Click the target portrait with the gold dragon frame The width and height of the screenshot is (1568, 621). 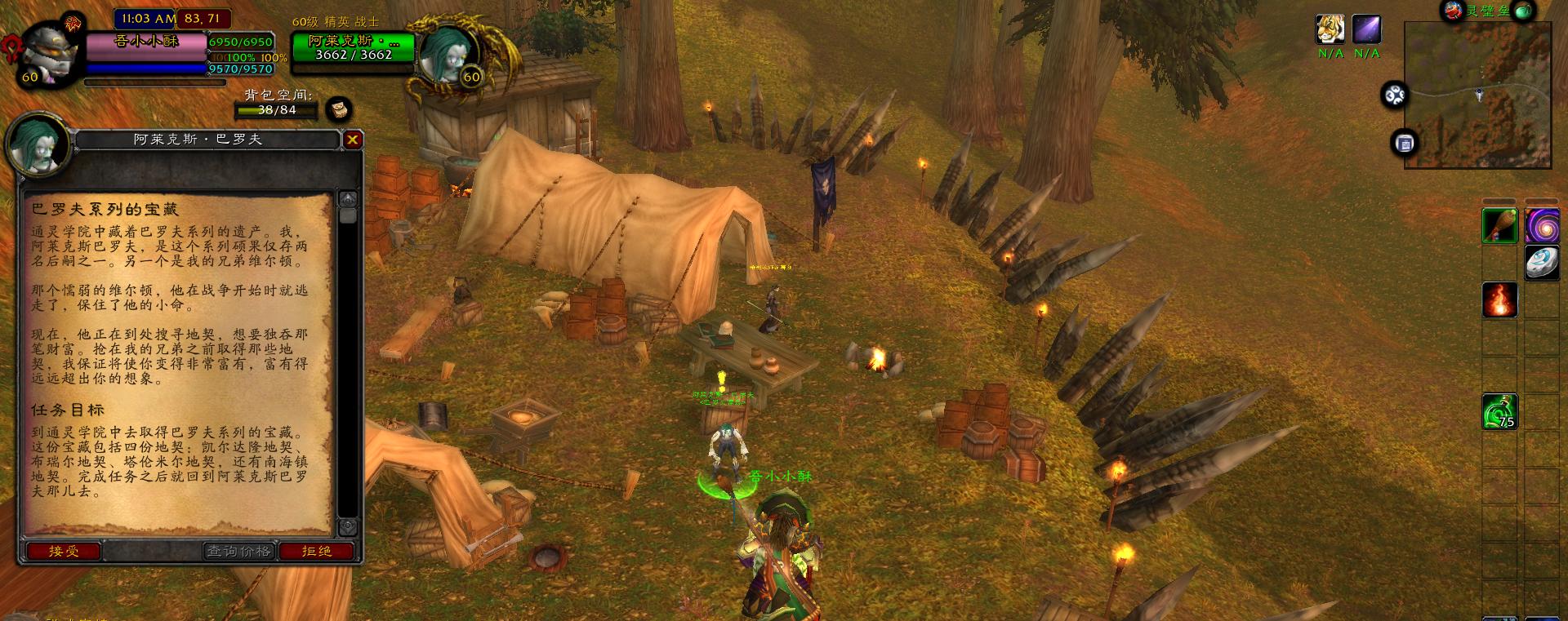[448, 55]
